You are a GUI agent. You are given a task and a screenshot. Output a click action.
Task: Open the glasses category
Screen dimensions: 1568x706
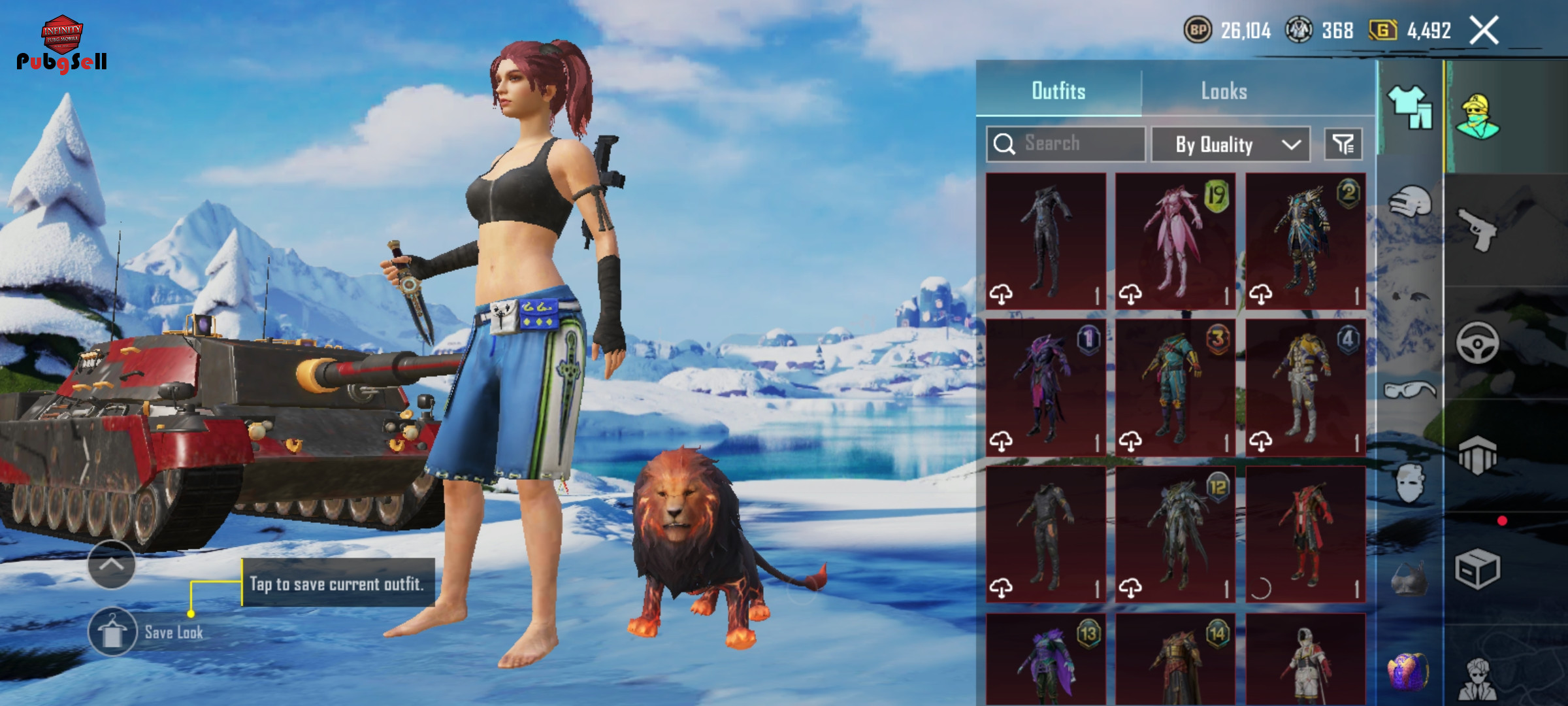(x=1410, y=390)
